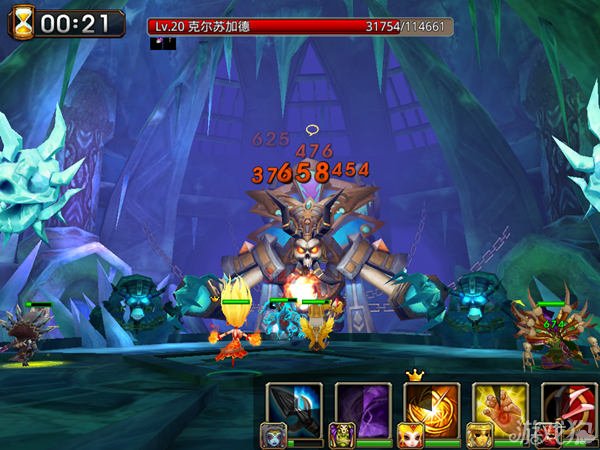Viewport: 600px width, 450px height.
Task: Select the purple horned hero portrait
Action: click(x=340, y=433)
